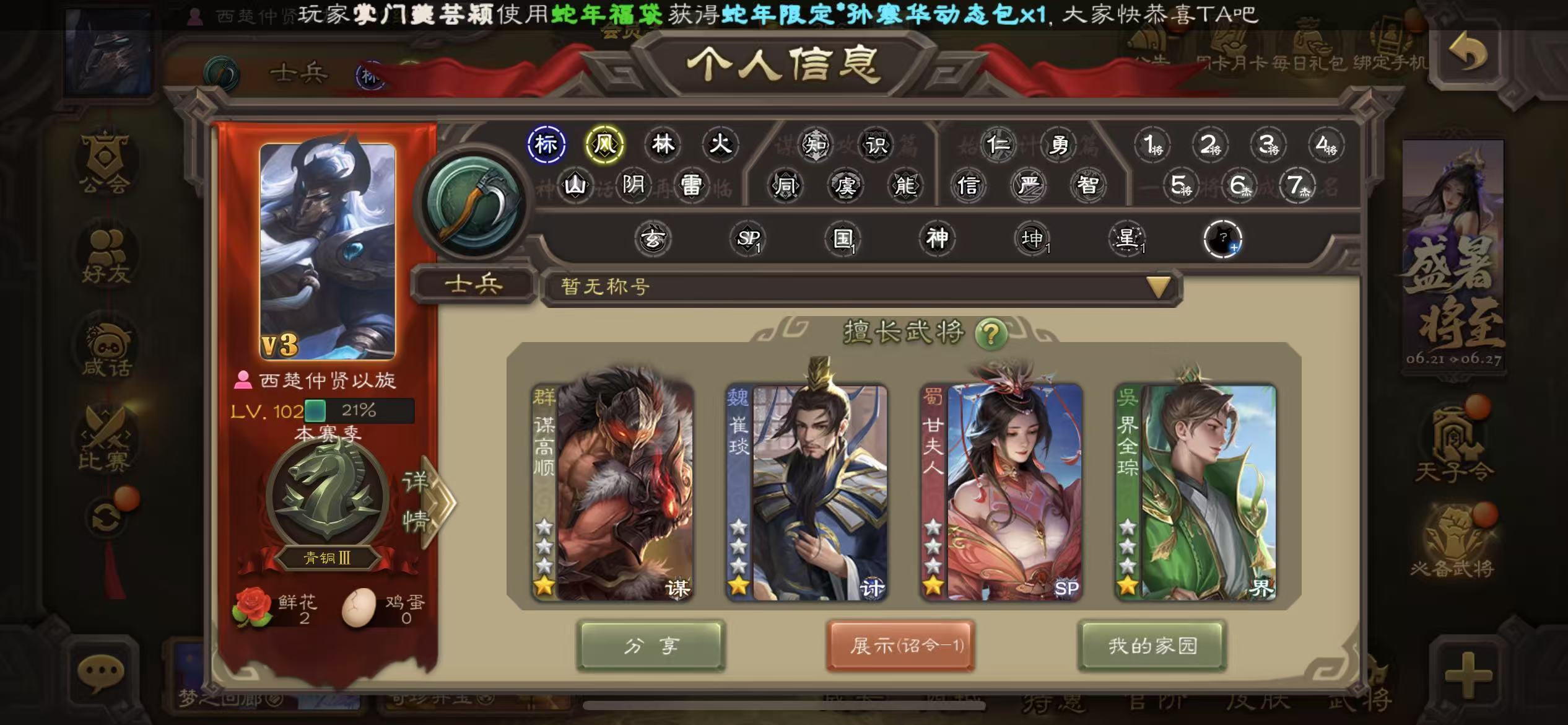The height and width of the screenshot is (725, 1568).
Task: Open 我的家园 my homestead
Action: point(1152,646)
